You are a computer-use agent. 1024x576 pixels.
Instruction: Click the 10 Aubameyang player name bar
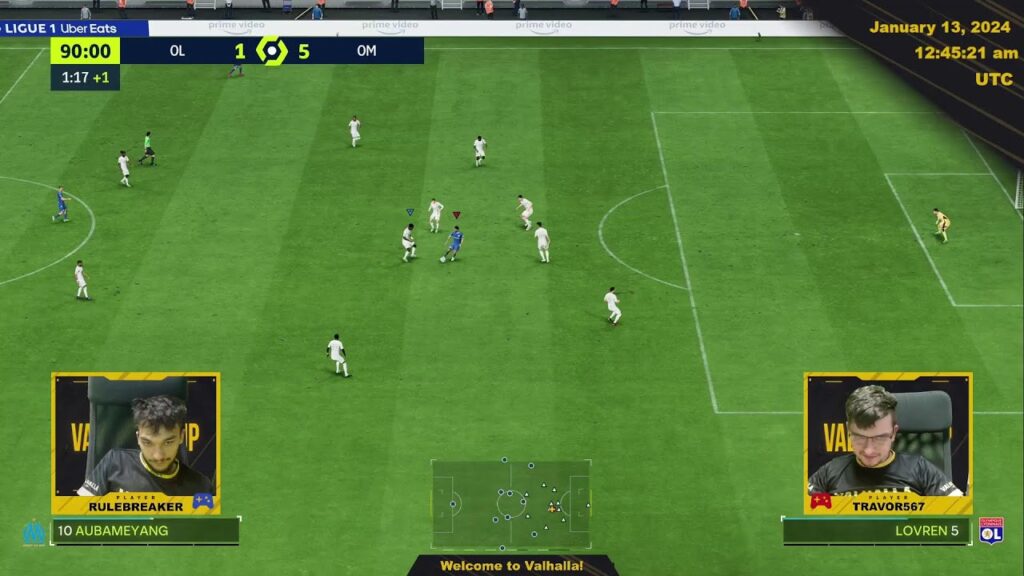(x=145, y=531)
